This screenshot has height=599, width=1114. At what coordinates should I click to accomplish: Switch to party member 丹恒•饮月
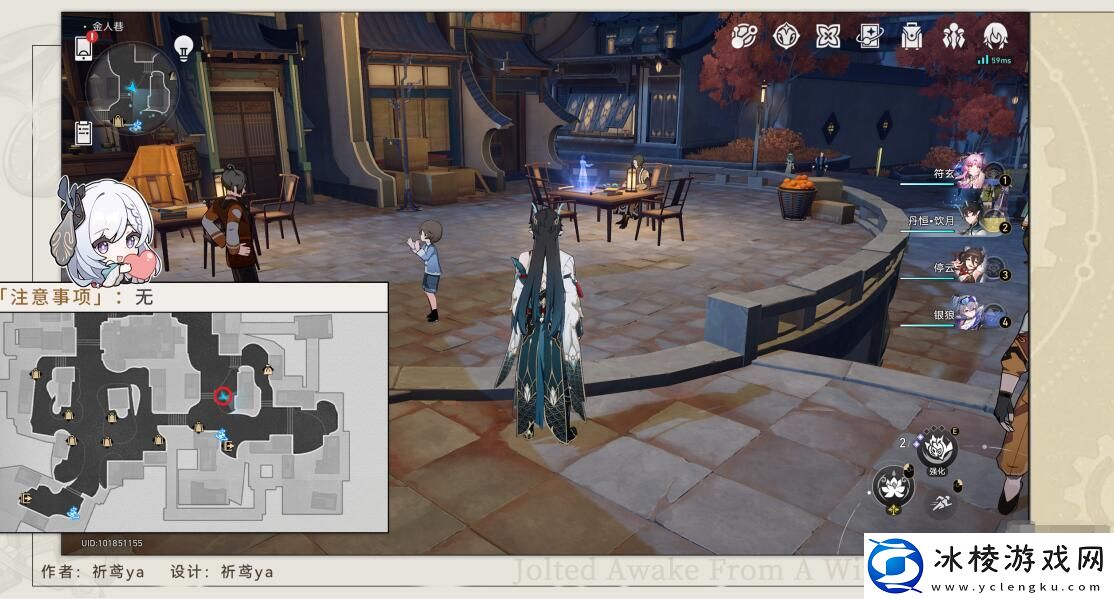click(x=972, y=222)
